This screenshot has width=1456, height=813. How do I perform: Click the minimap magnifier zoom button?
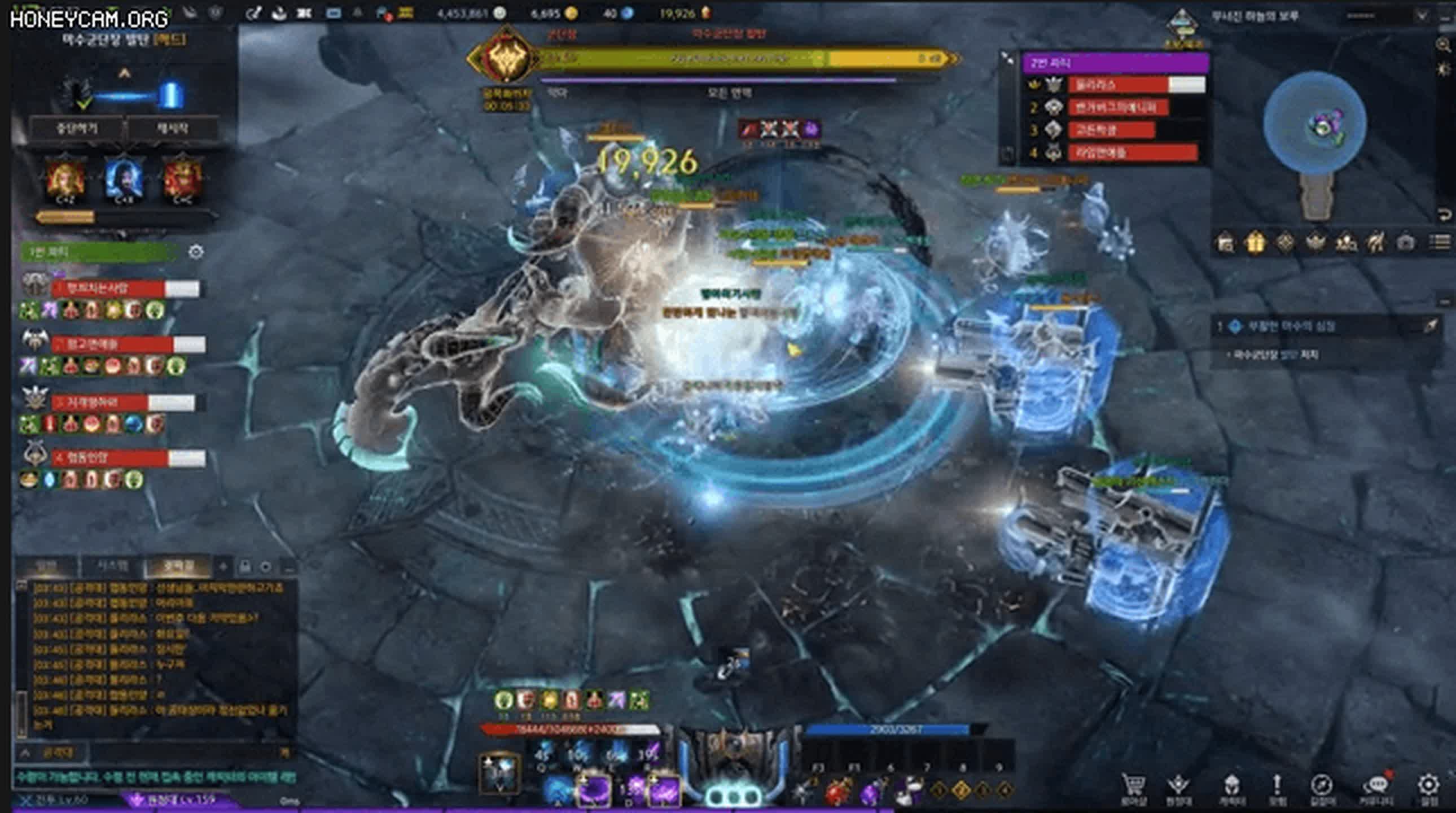tap(1444, 45)
